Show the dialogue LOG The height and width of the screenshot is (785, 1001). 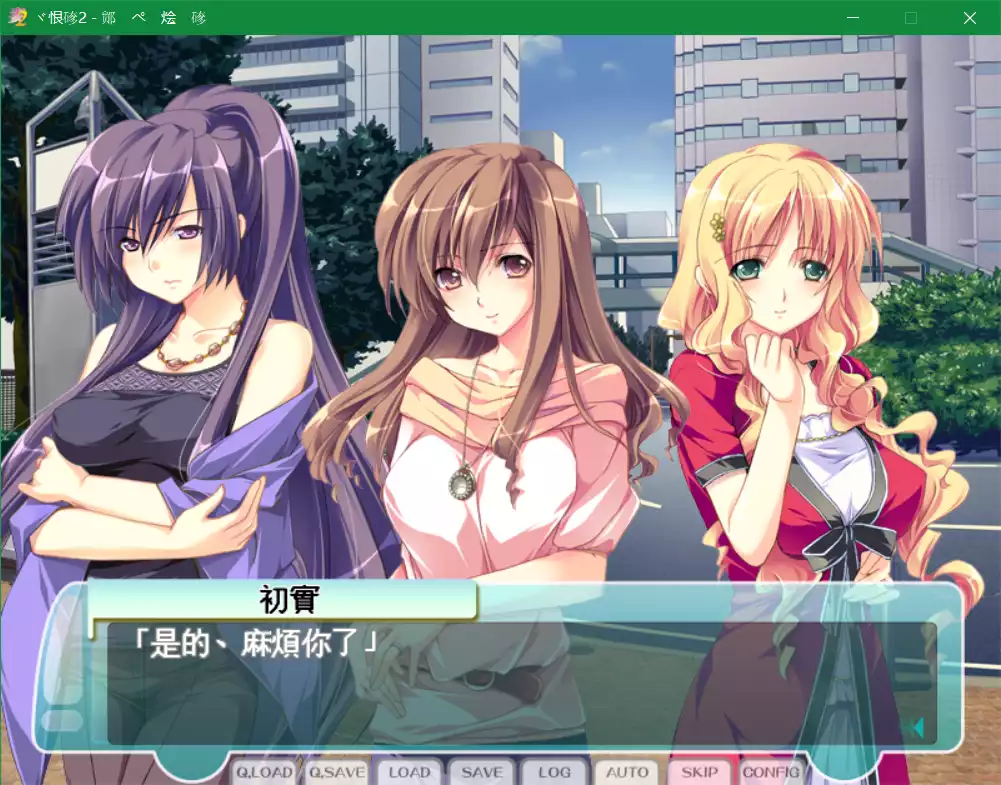554,772
